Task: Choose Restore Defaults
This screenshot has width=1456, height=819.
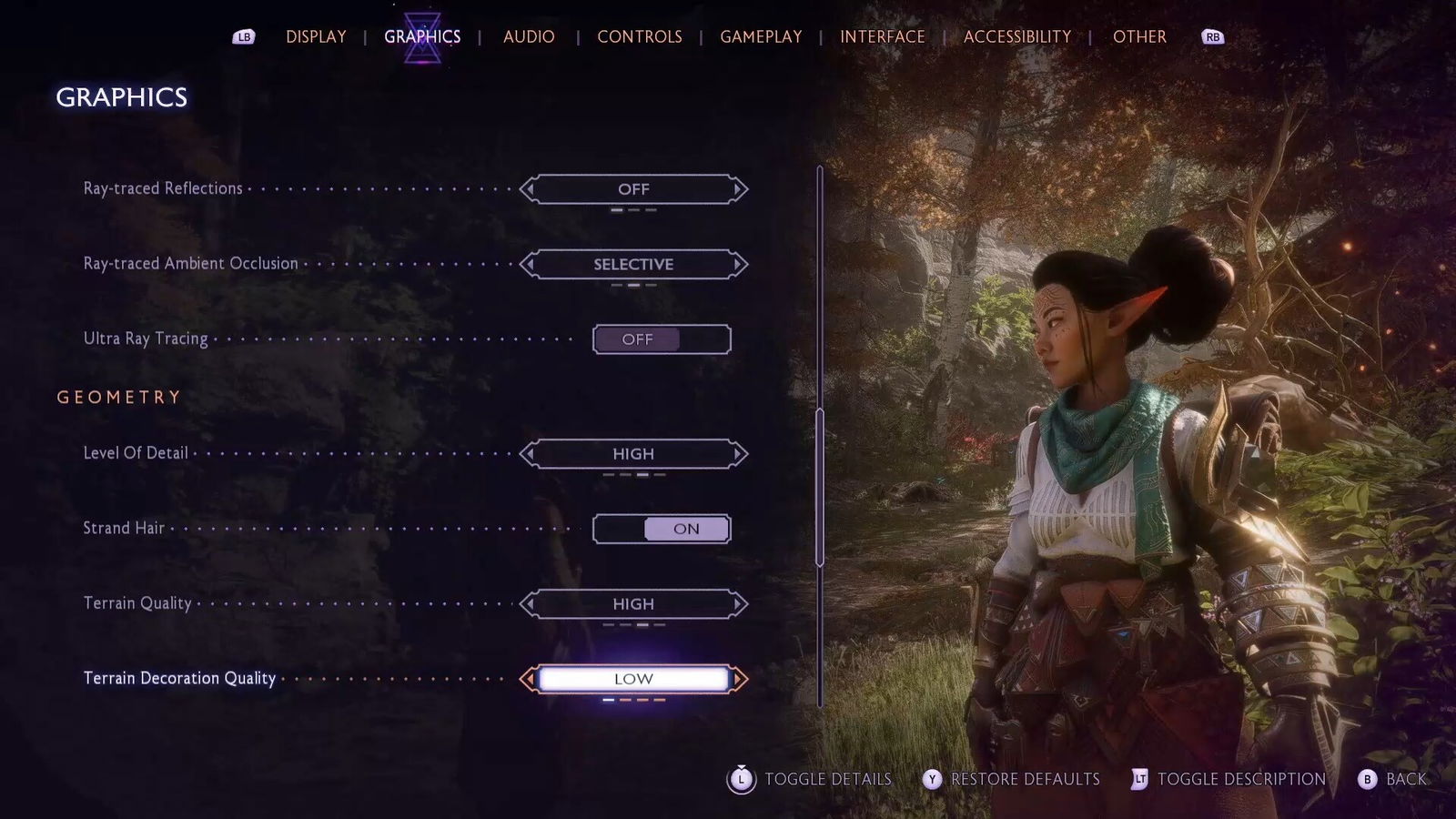Action: point(1012,779)
